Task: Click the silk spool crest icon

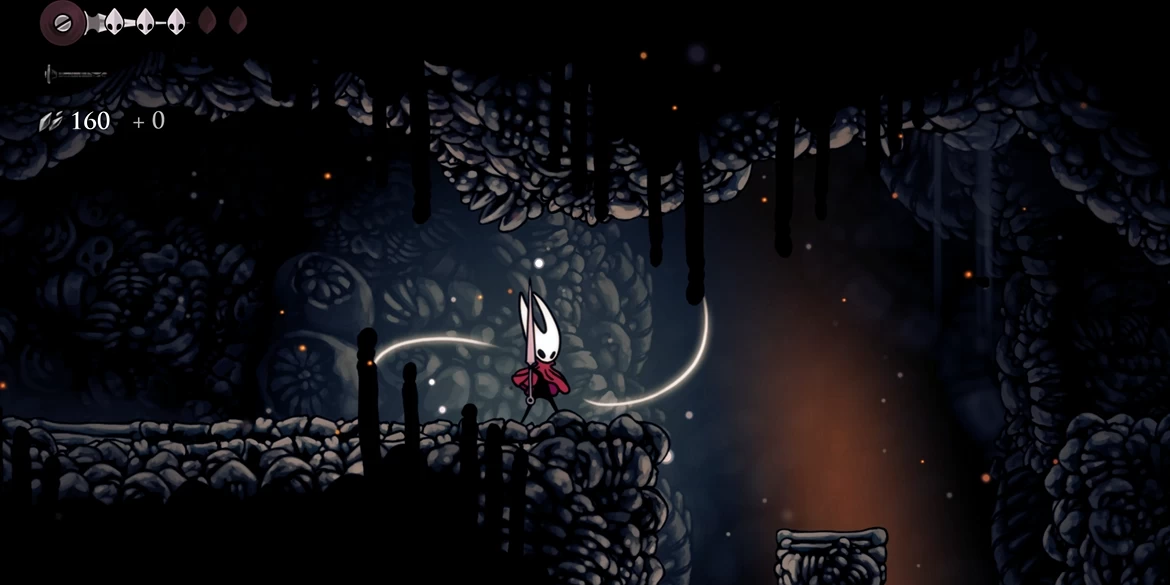Action: click(63, 21)
